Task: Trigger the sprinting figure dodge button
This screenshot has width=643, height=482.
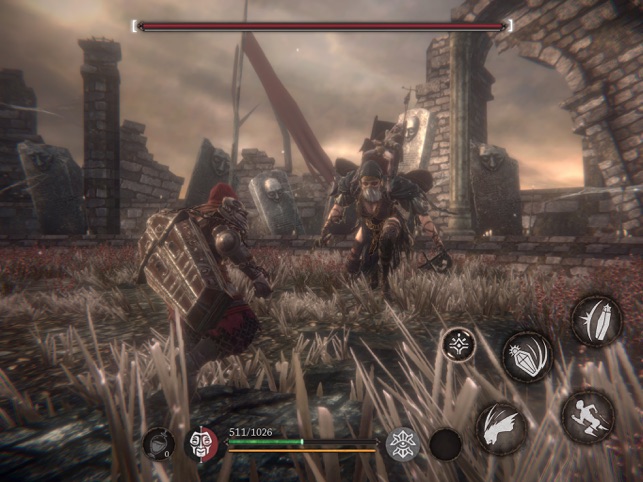Action: click(588, 416)
